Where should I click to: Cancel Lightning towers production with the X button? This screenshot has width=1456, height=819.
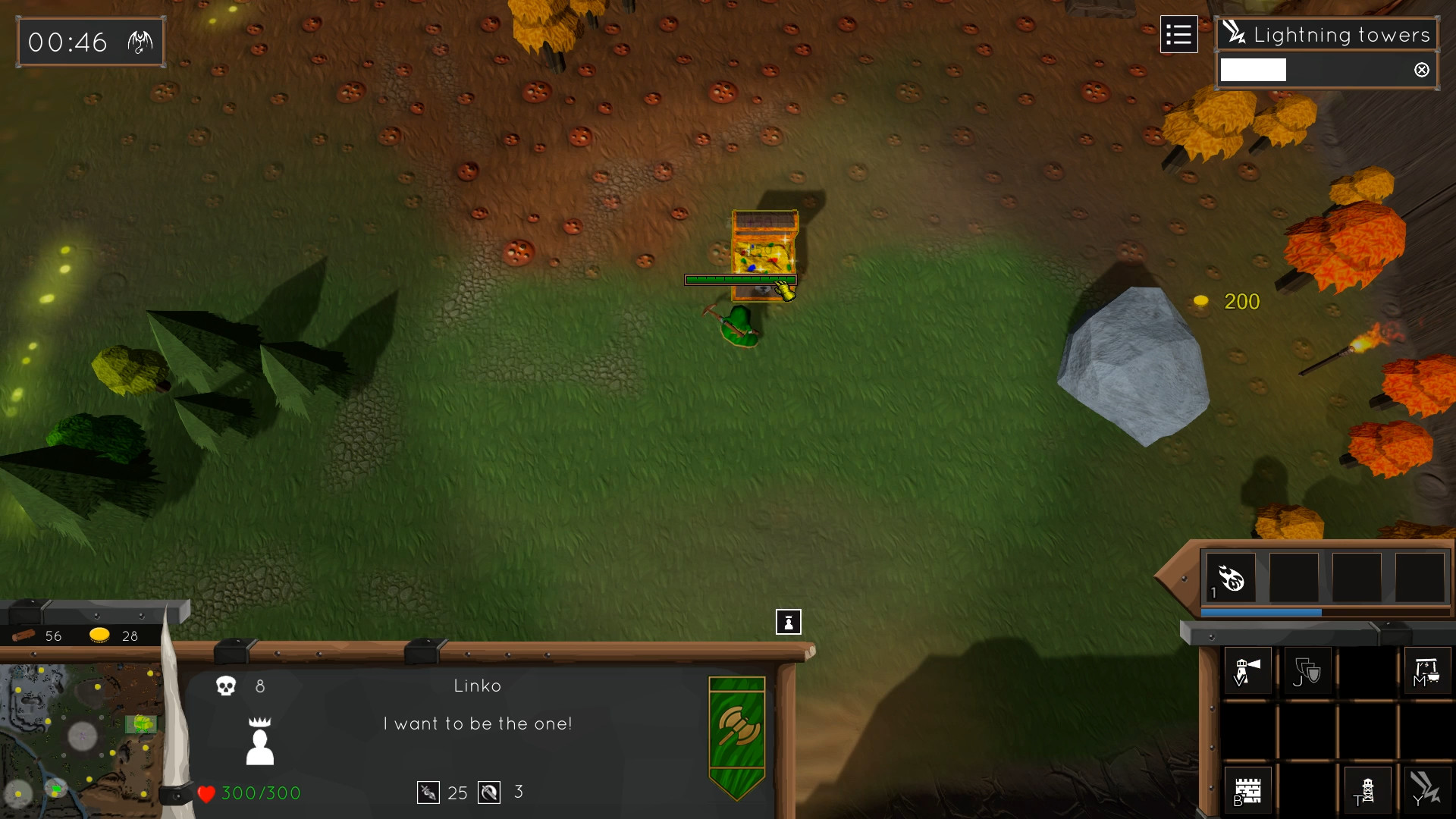click(x=1422, y=69)
